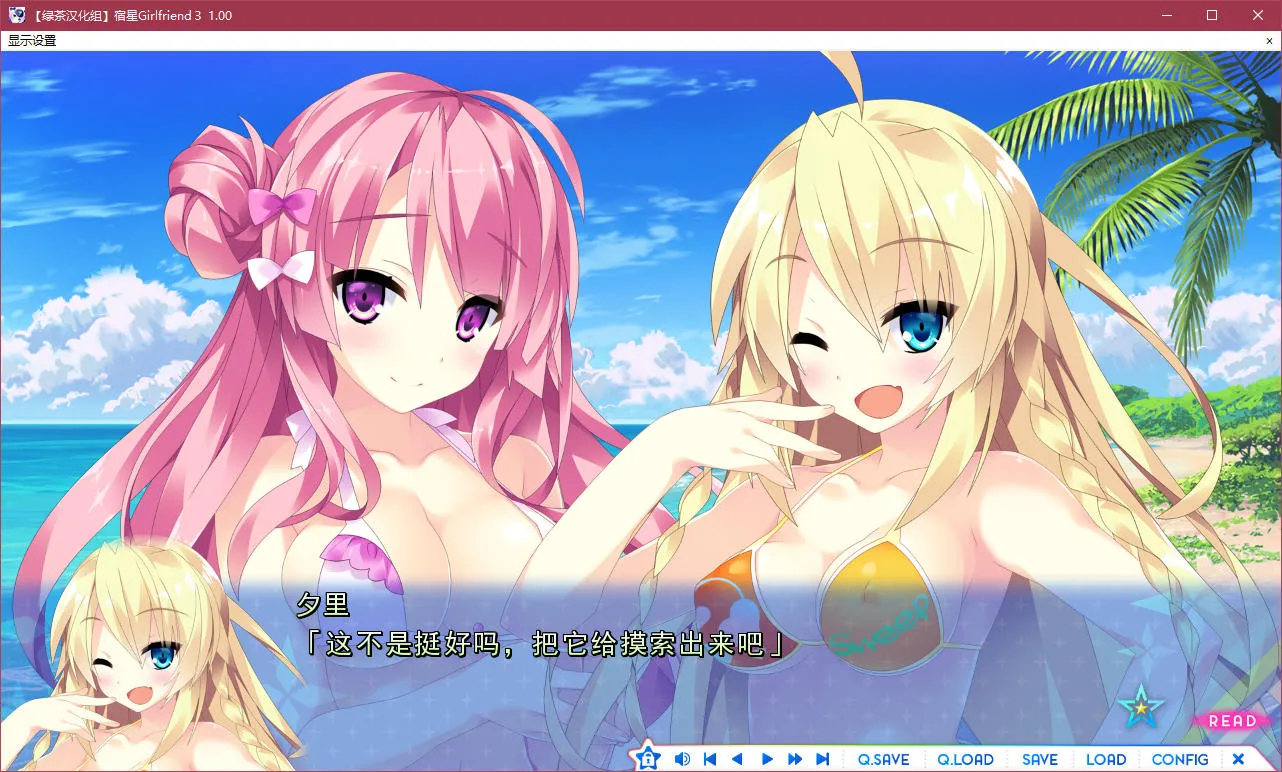Viewport: 1282px width, 772px height.
Task: Click the skip-to-end icon
Action: (822, 759)
